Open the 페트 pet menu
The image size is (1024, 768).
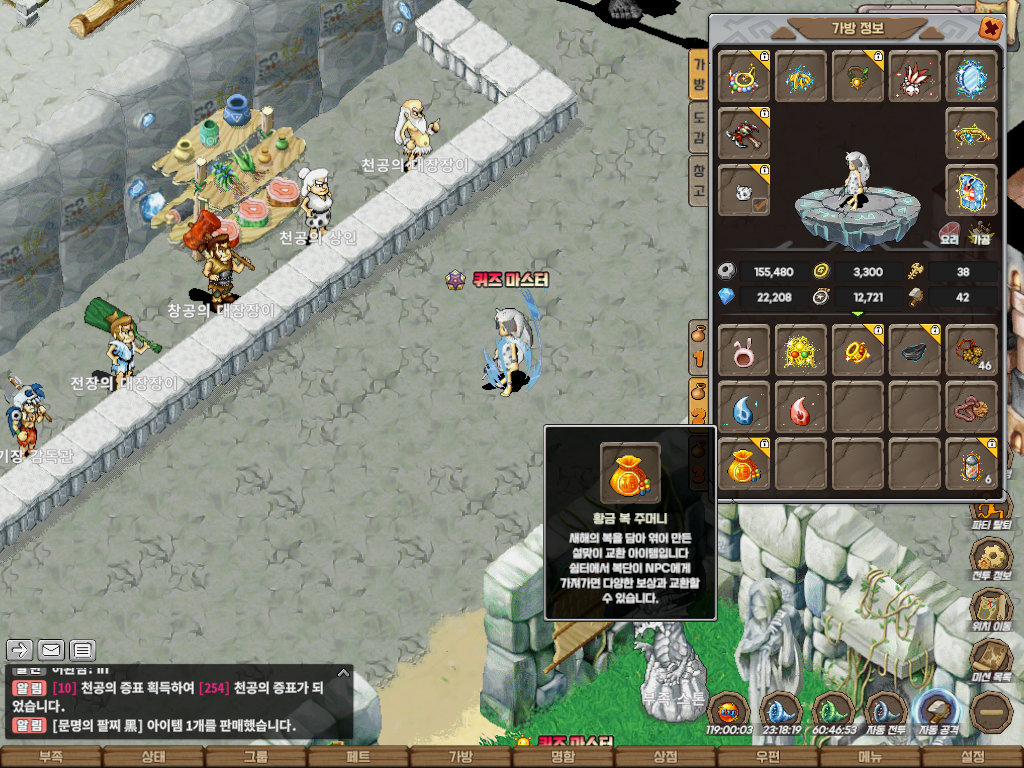point(358,757)
